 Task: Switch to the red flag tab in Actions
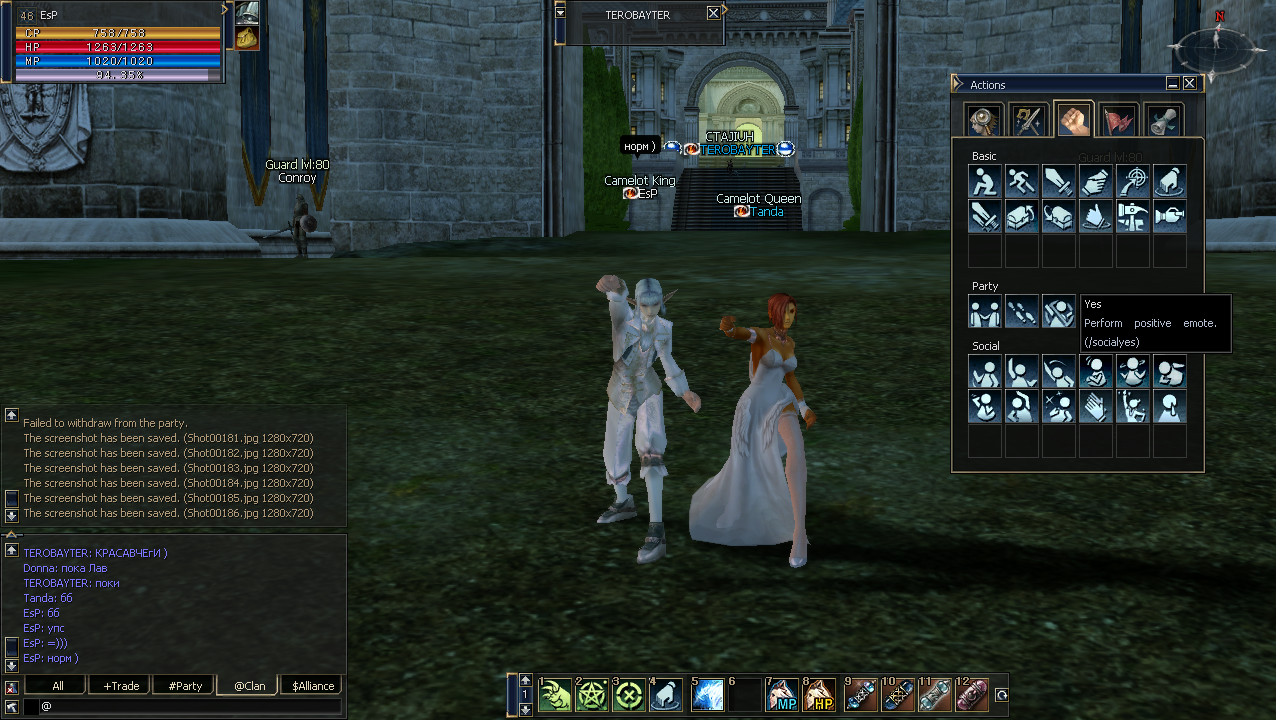[1119, 121]
